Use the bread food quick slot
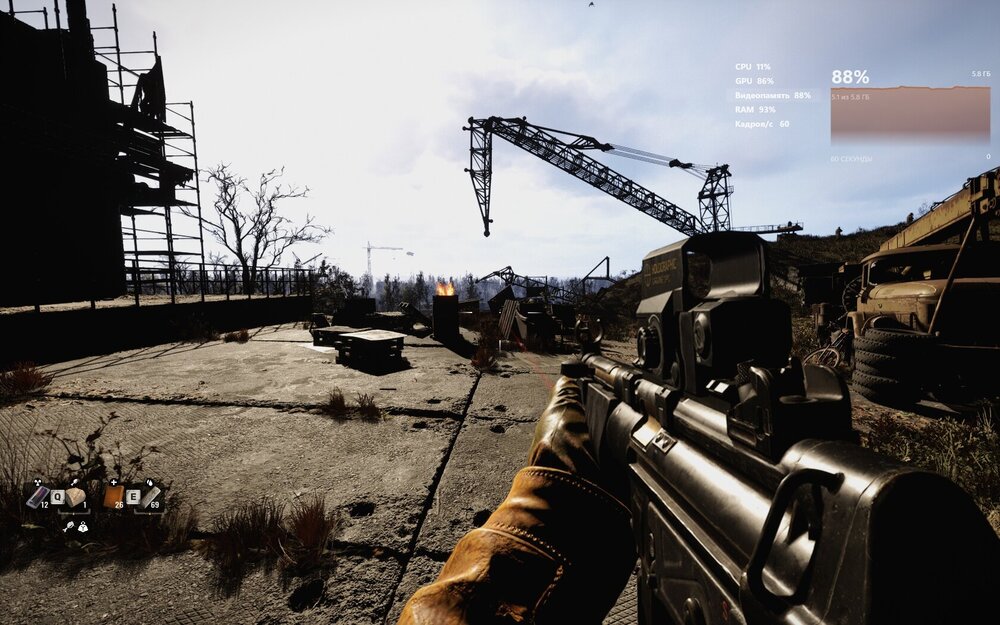1000x625 pixels. click(76, 496)
